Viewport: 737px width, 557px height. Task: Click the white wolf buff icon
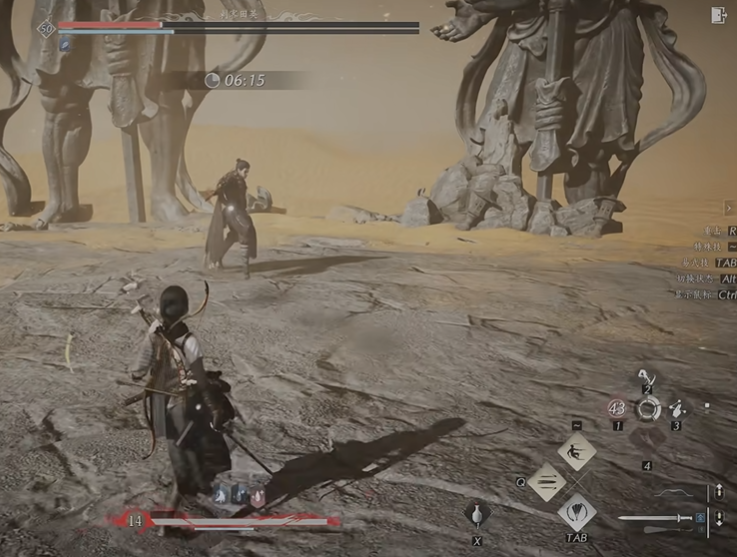click(x=221, y=494)
